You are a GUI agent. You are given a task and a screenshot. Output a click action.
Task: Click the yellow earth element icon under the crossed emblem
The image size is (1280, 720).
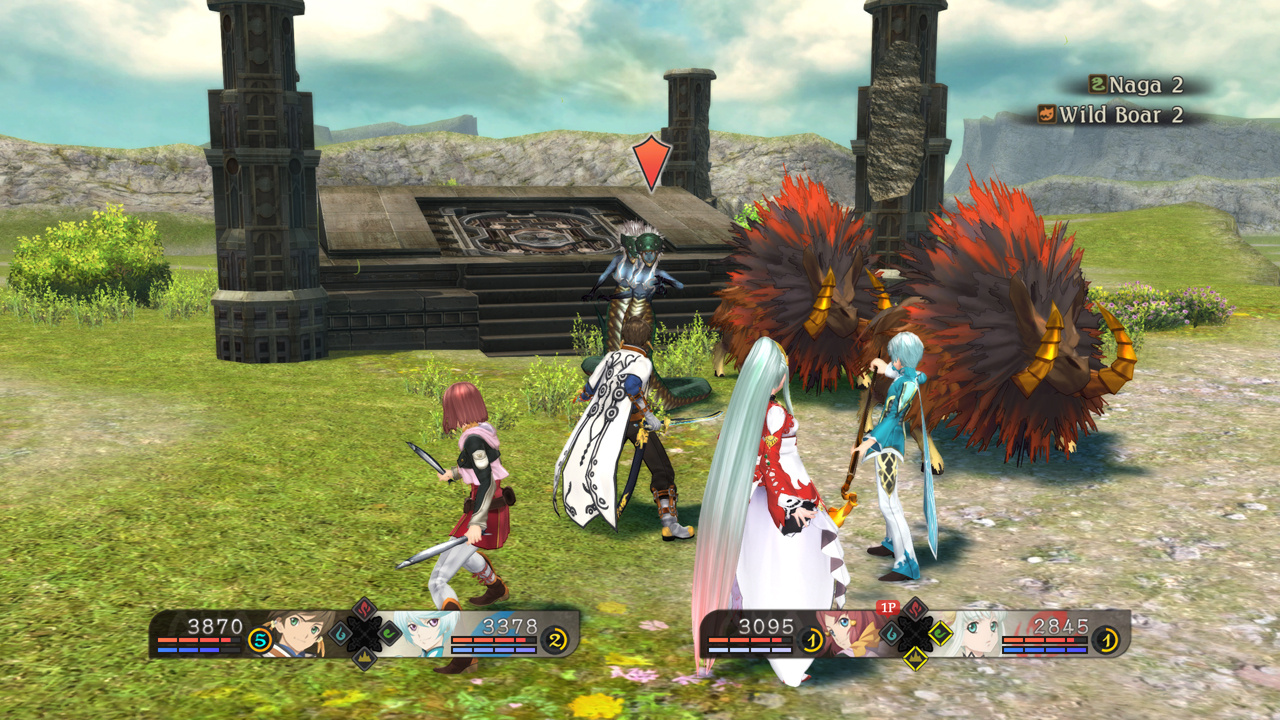click(364, 660)
